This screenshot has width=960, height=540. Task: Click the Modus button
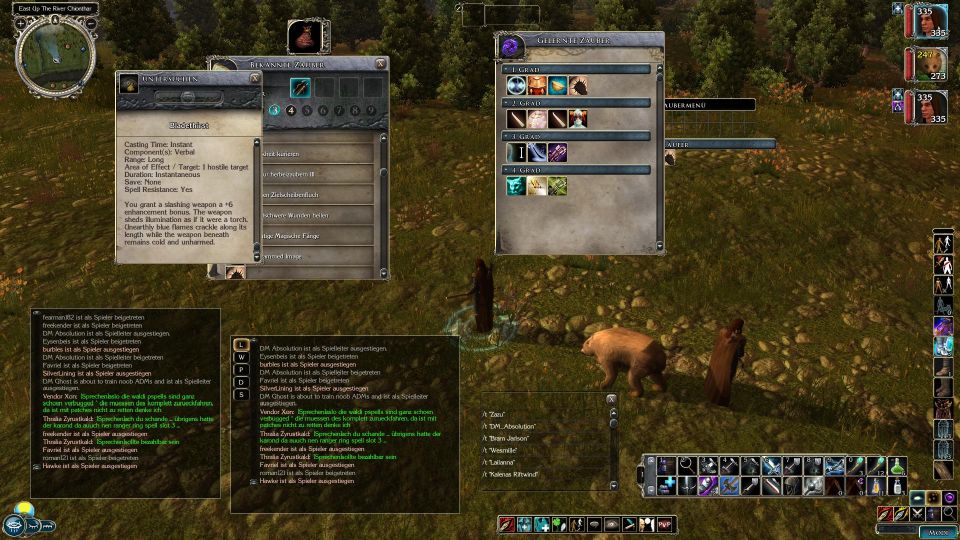point(938,532)
